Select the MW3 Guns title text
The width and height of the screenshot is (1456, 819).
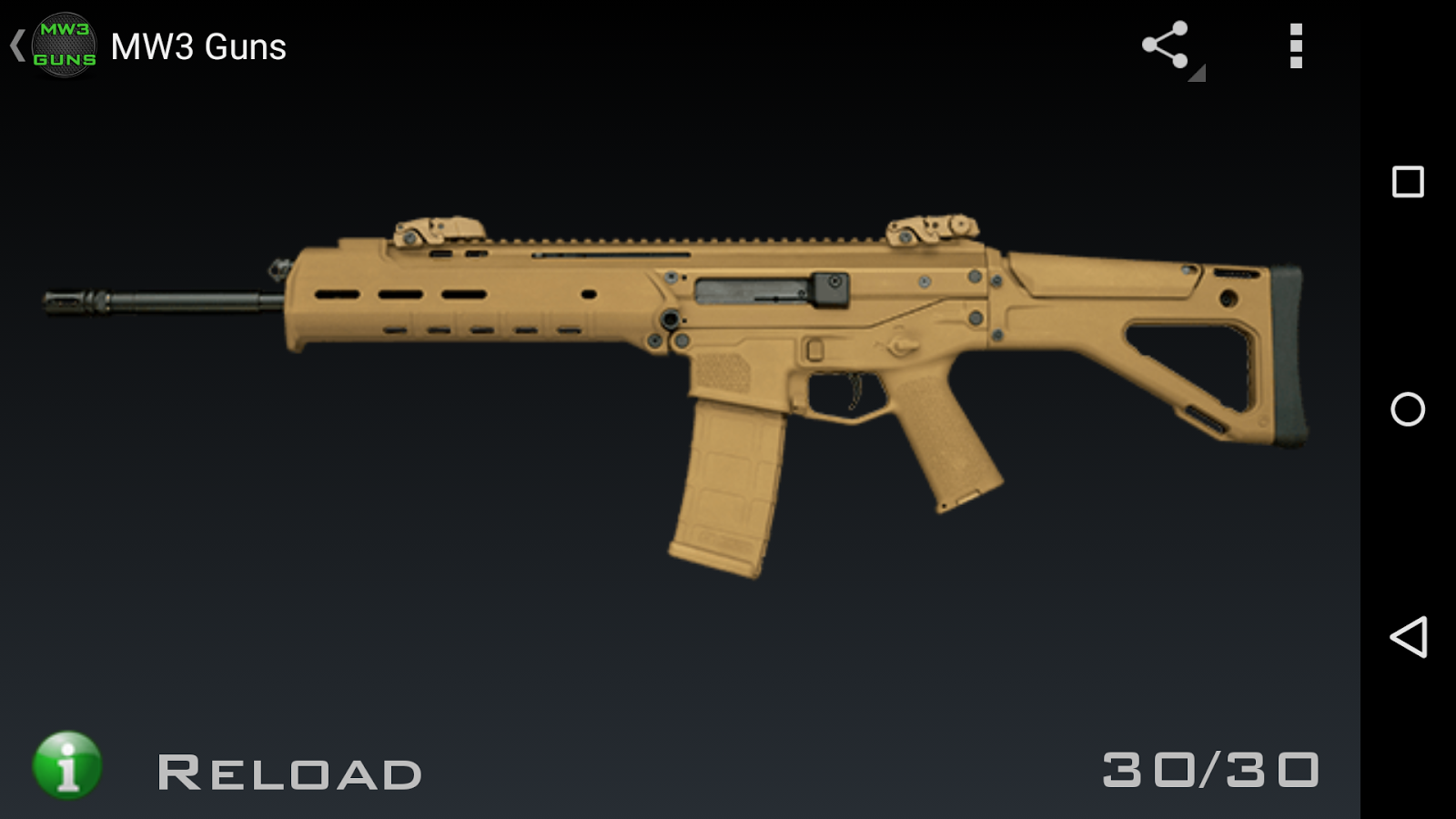tap(198, 47)
